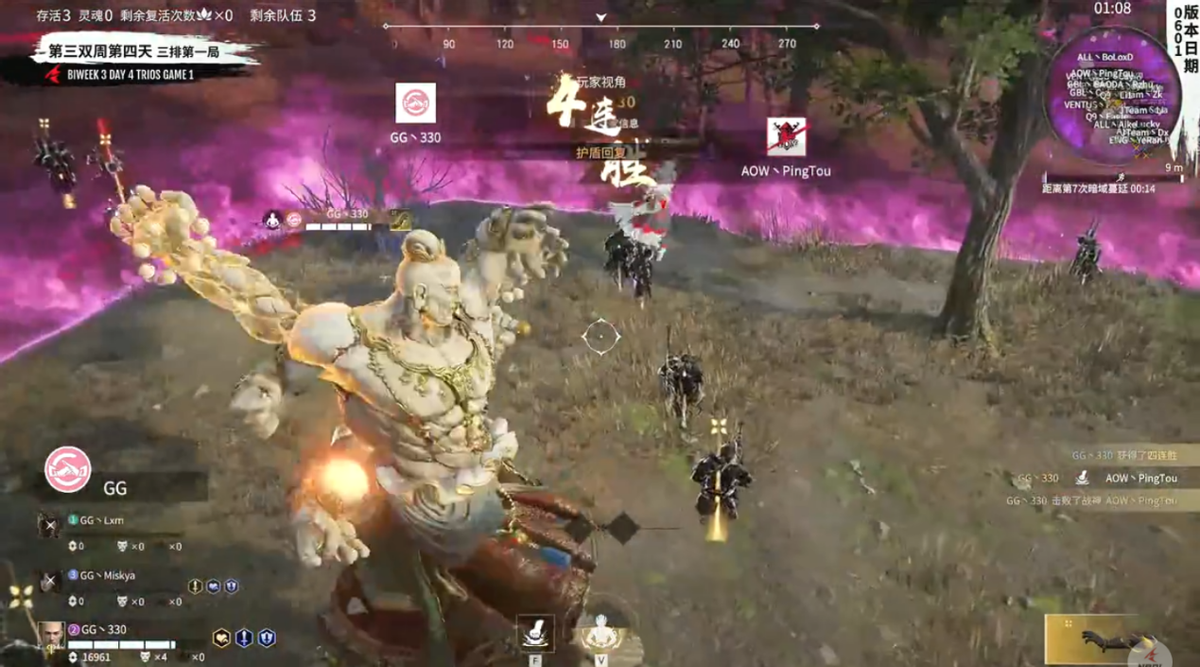Screen dimensions: 1200x667
Task: Click the pink GG team logo above squad list
Action: pyautogui.click(x=67, y=469)
